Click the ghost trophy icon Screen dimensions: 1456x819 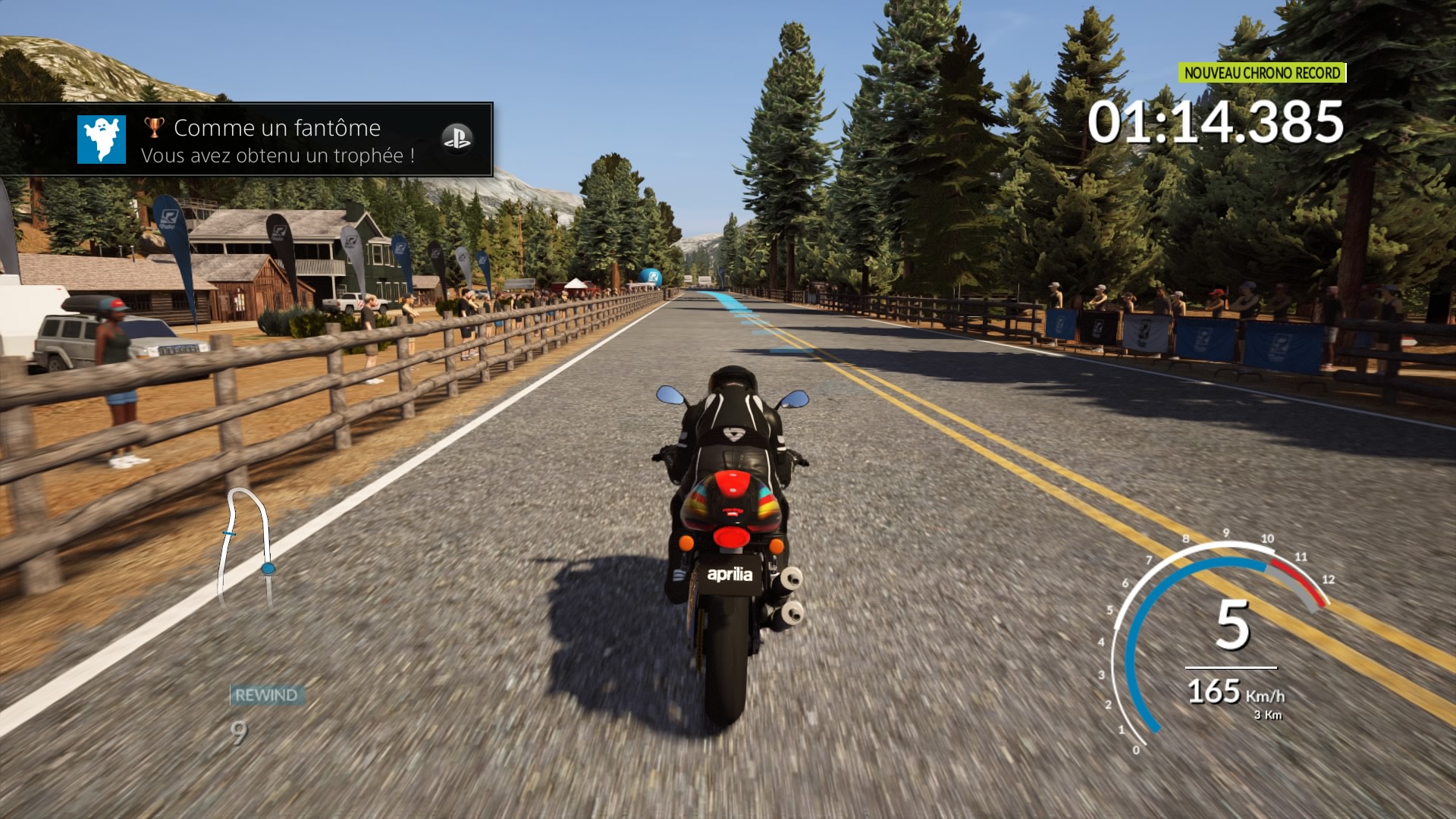(102, 140)
